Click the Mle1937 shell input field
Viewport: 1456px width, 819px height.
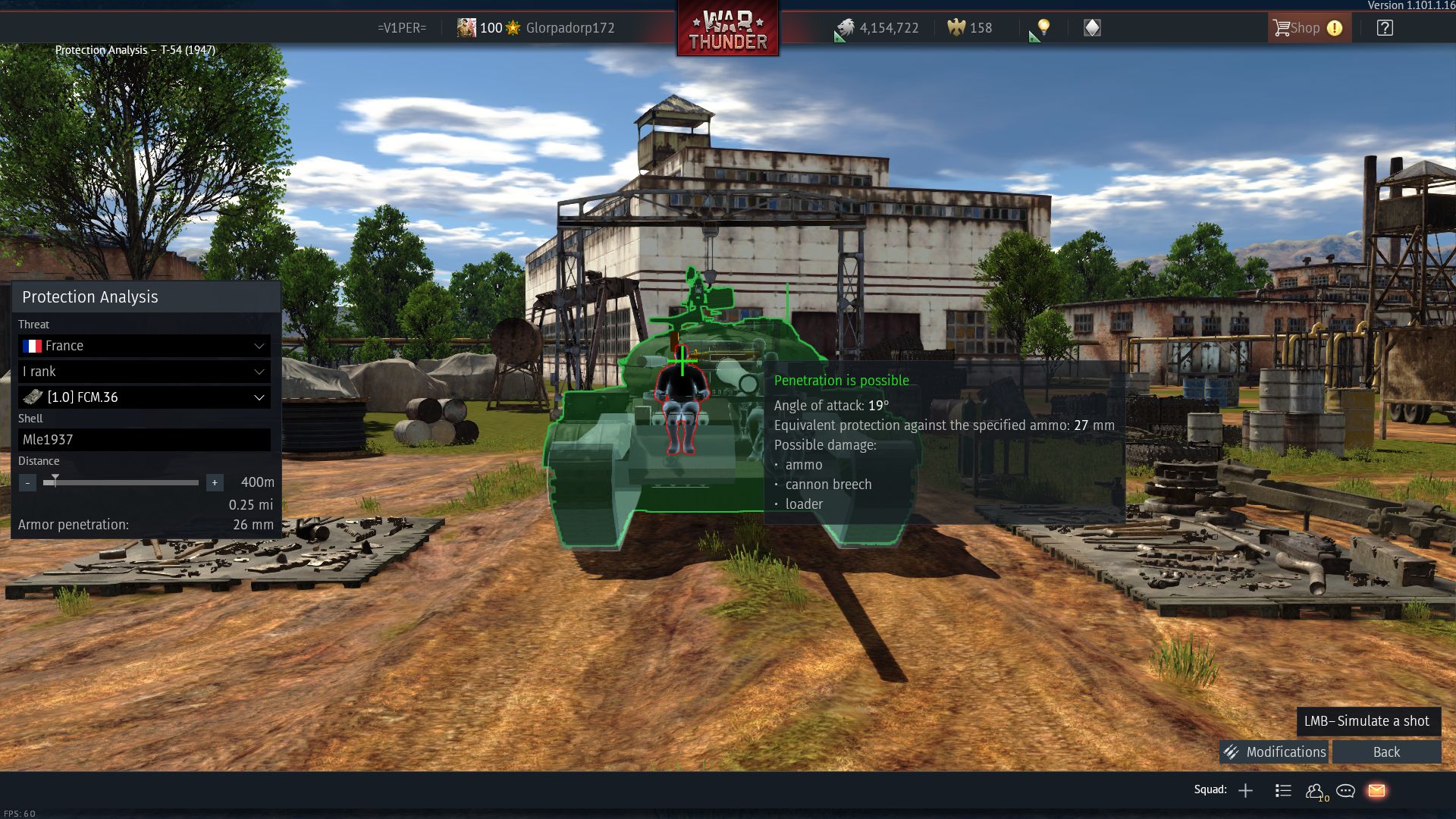144,440
